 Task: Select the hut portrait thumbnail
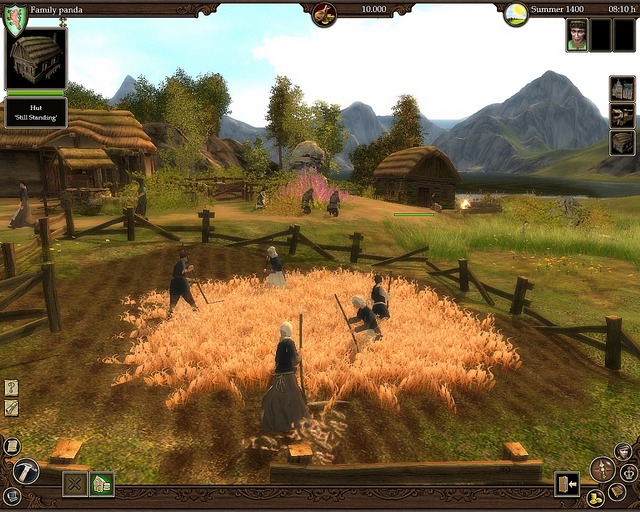36,58
